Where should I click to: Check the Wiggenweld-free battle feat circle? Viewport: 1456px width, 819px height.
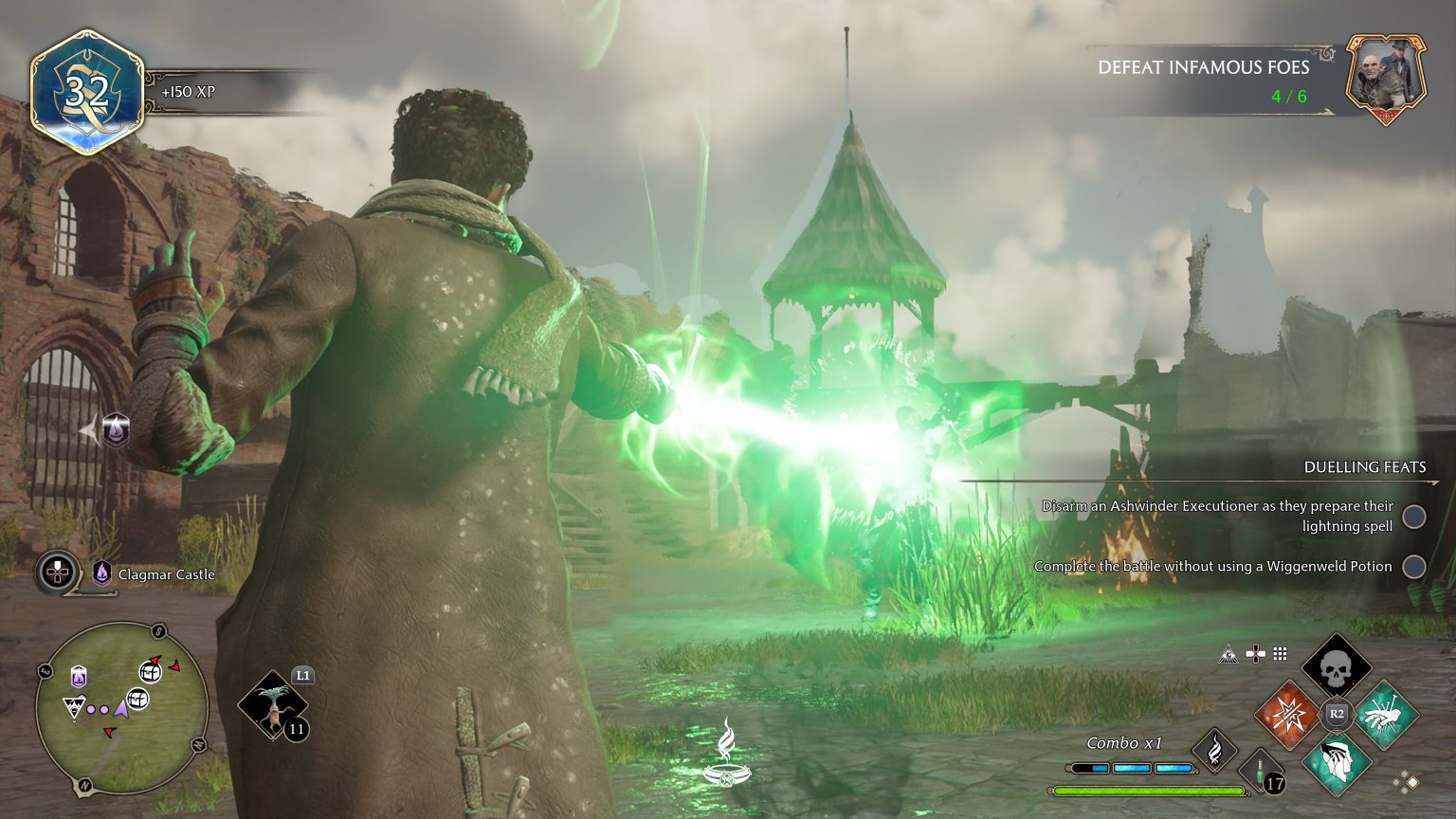tap(1413, 565)
